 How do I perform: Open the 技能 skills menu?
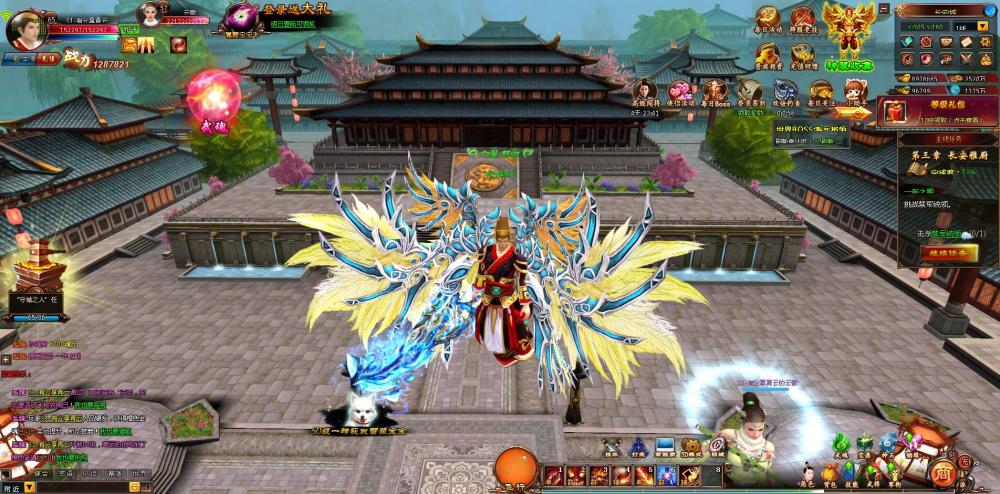[851, 469]
